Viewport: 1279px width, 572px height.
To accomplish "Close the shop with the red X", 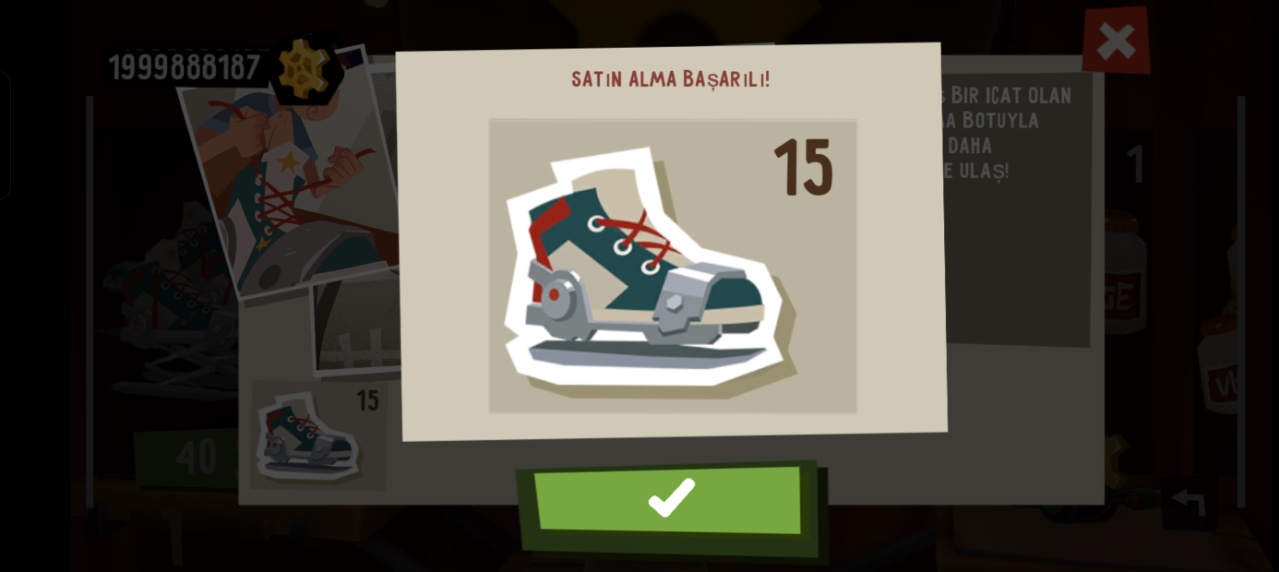I will click(x=1115, y=41).
